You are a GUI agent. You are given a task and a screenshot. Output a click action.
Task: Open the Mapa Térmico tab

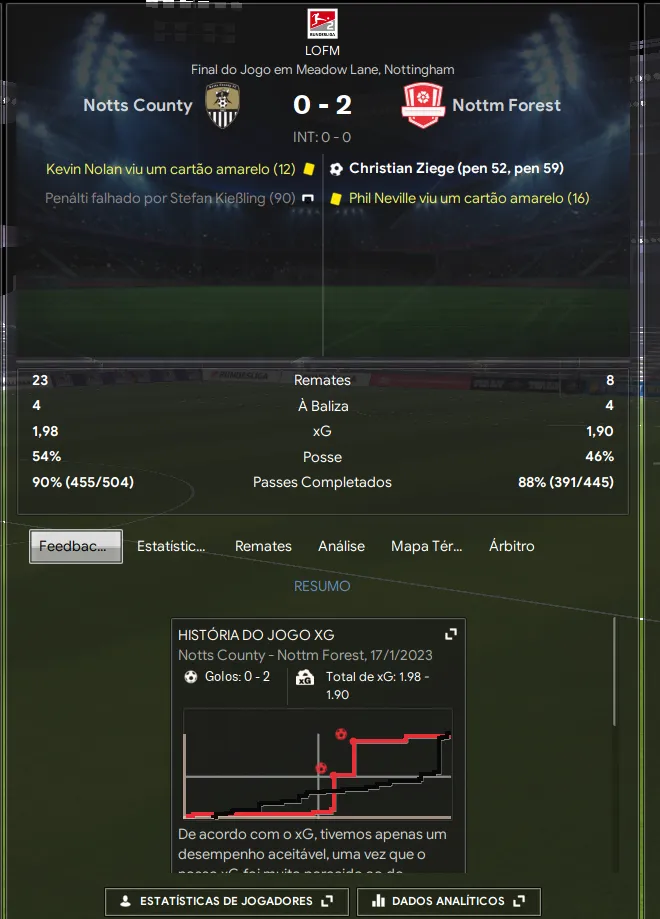point(426,546)
